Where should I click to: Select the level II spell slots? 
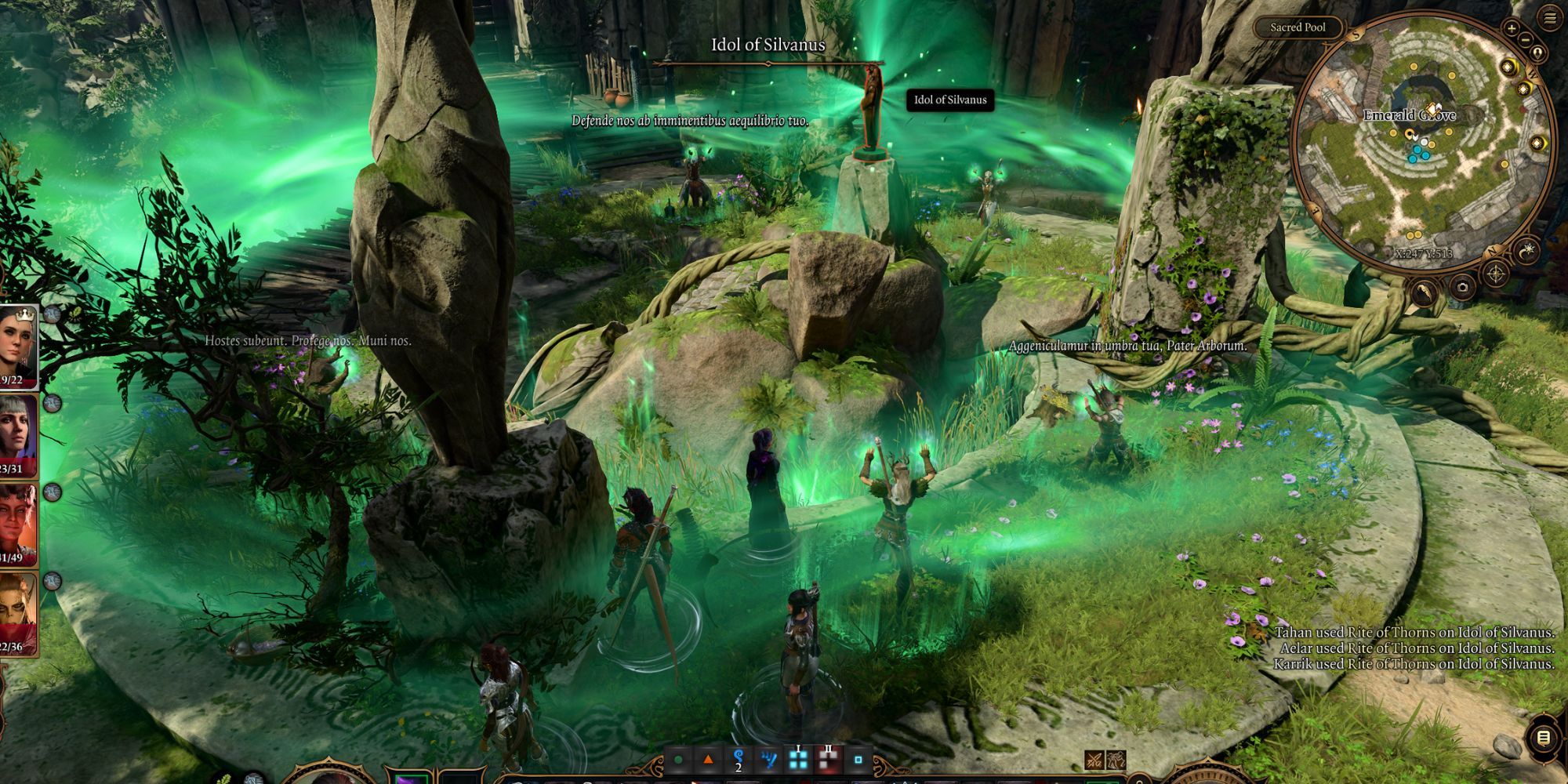click(x=828, y=758)
